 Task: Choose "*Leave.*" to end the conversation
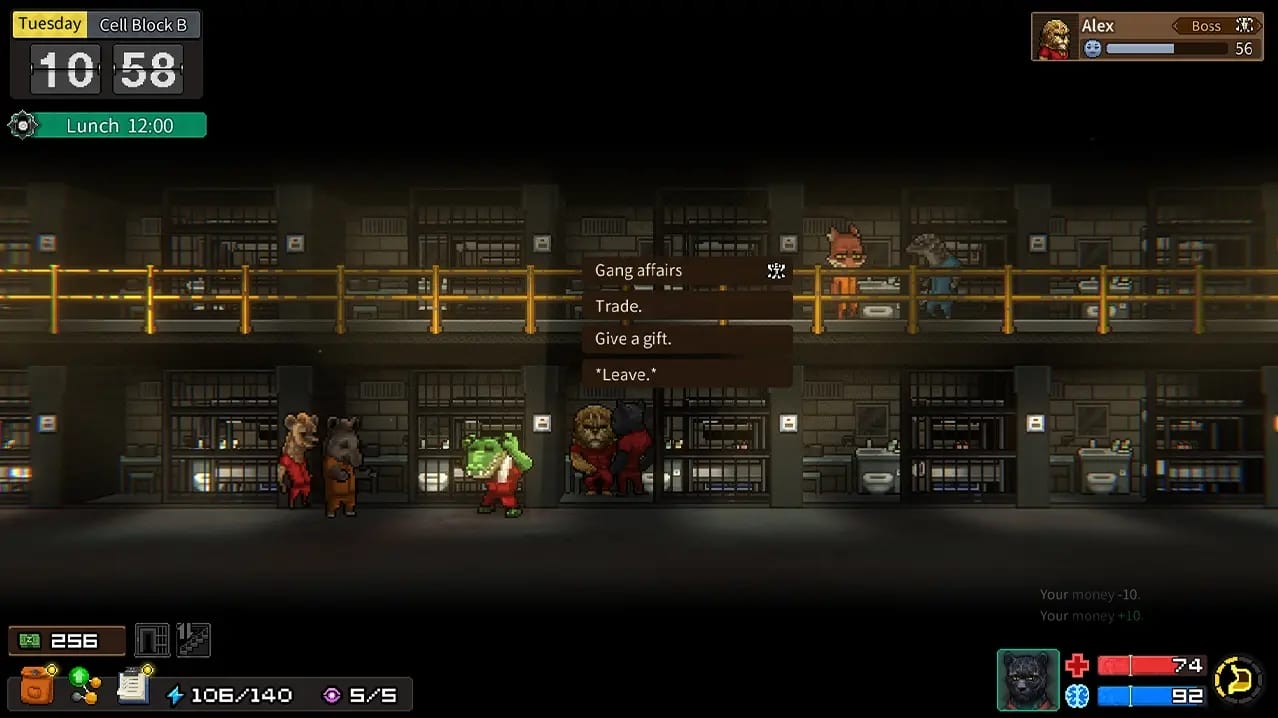[687, 374]
